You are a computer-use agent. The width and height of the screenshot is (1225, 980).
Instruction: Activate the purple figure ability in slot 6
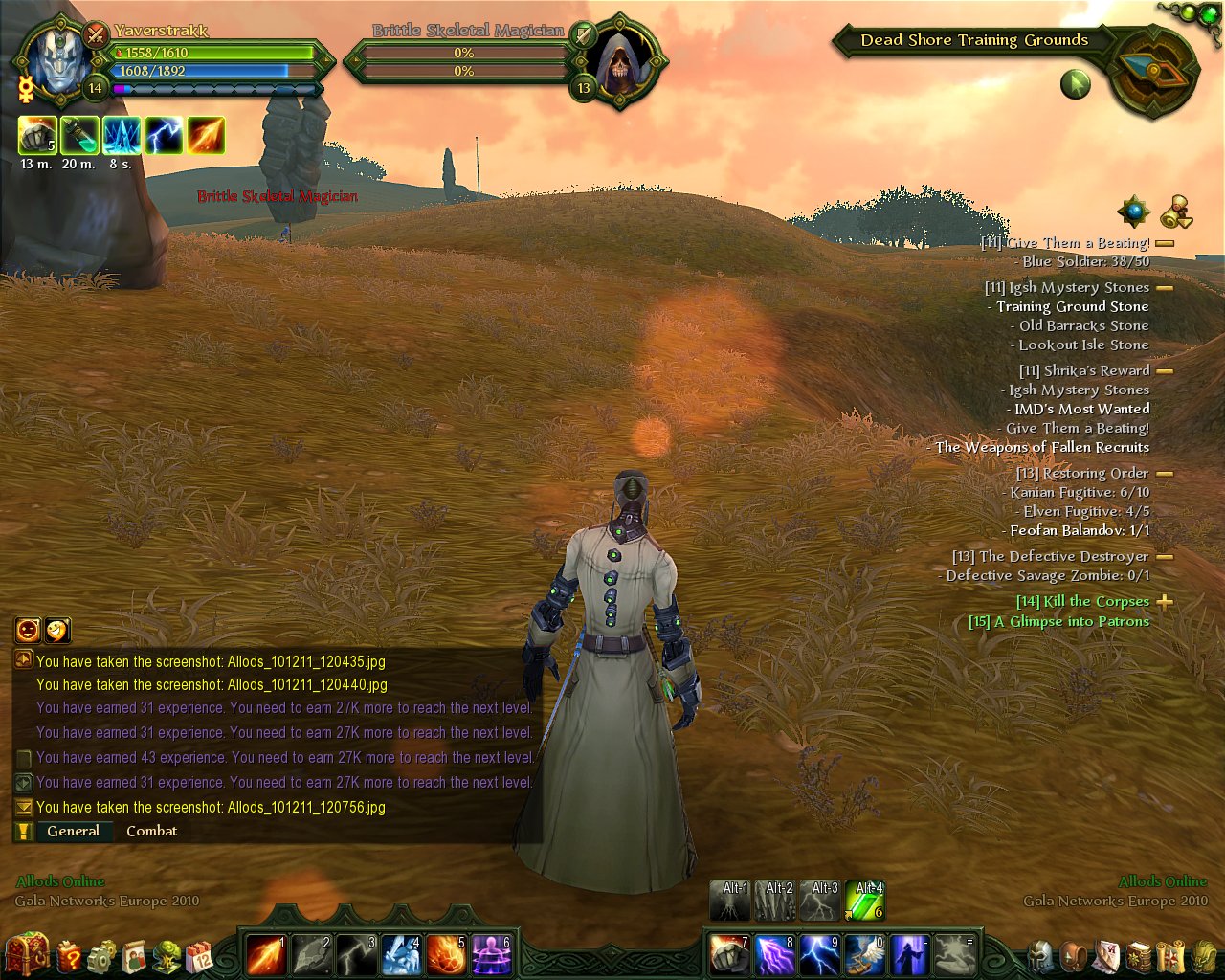[x=491, y=955]
